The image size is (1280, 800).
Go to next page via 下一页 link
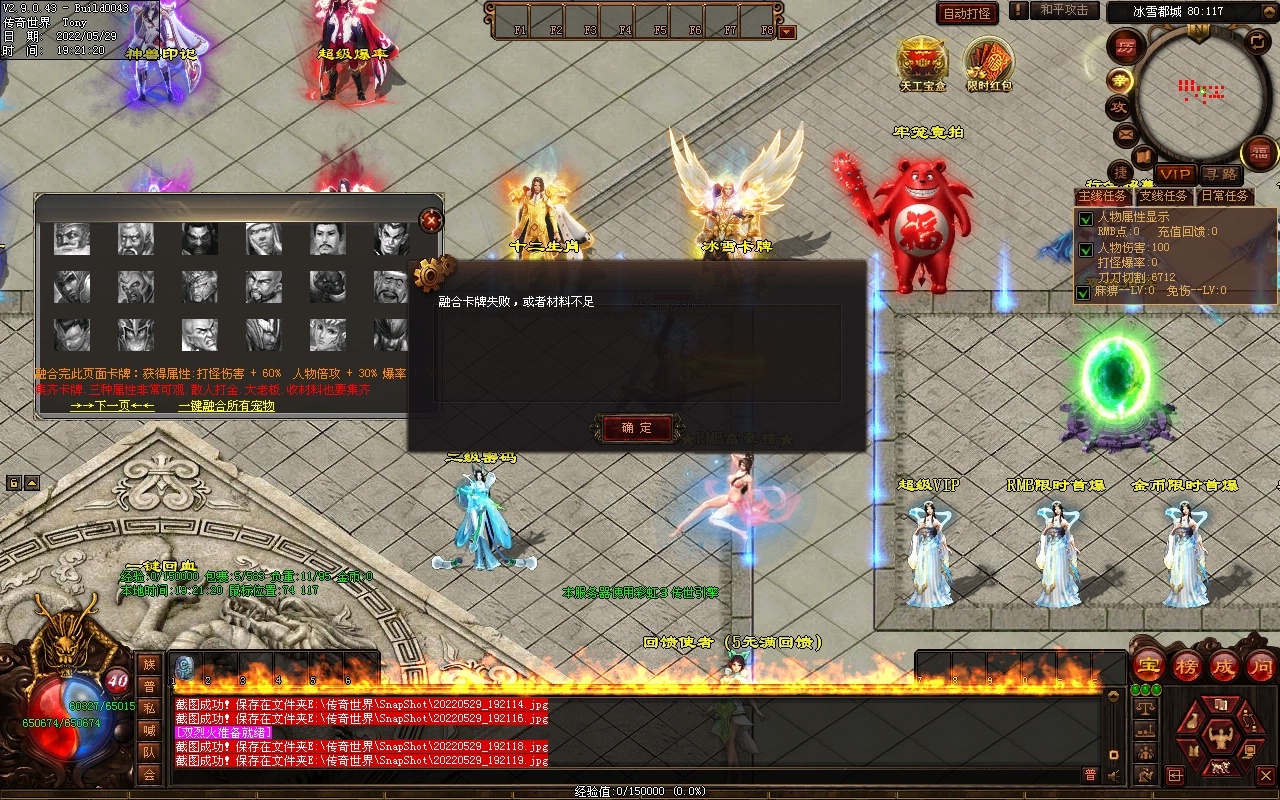[x=112, y=406]
